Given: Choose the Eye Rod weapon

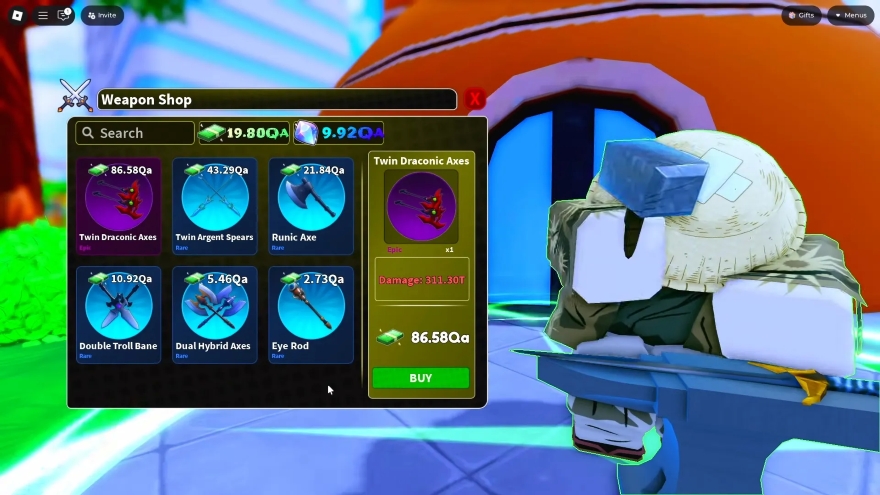Looking at the screenshot, I should (310, 314).
